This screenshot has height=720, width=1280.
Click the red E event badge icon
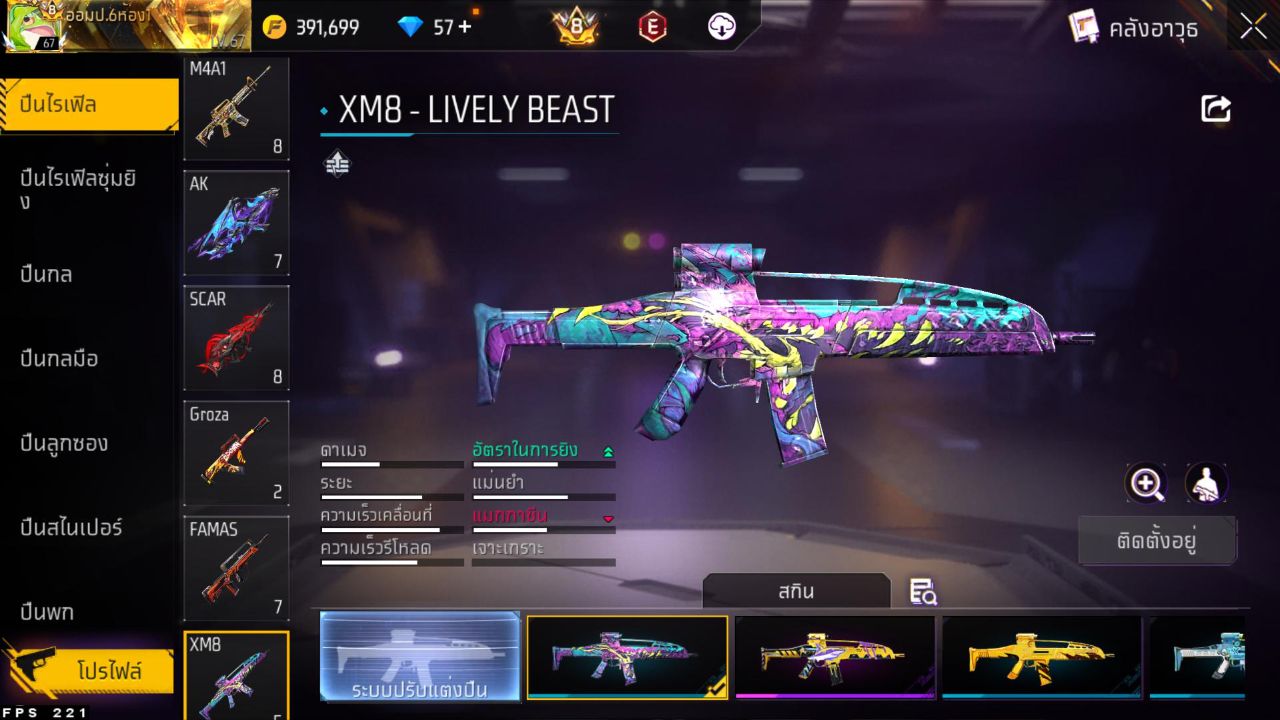pos(654,26)
